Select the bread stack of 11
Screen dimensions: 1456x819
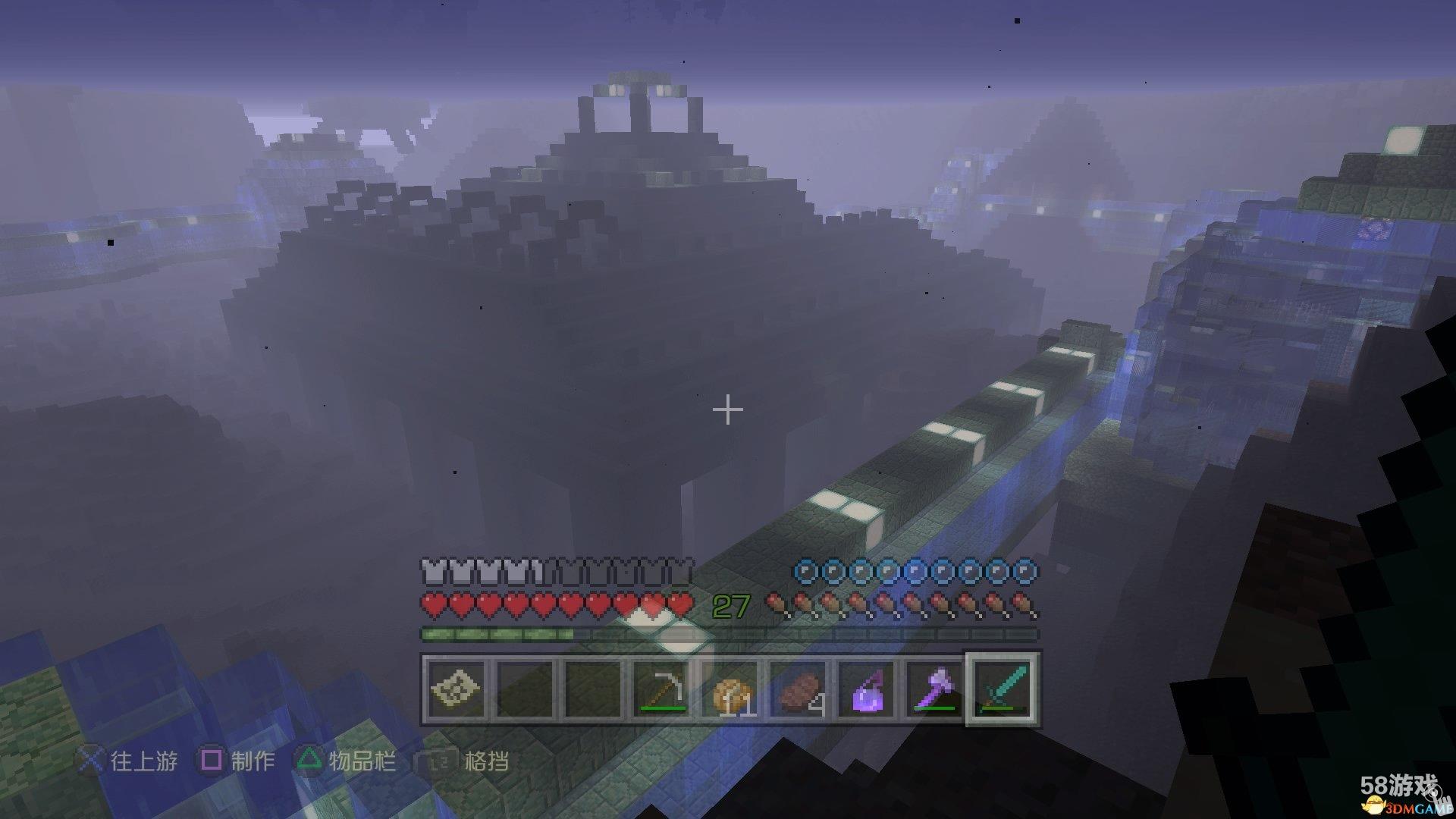click(x=731, y=689)
